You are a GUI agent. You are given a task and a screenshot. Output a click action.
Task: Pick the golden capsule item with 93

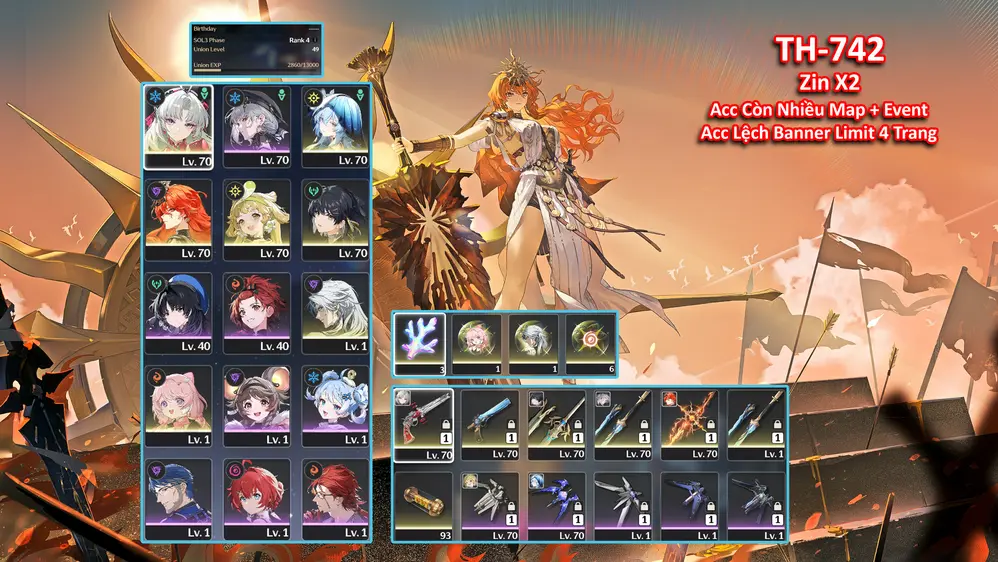tap(423, 506)
